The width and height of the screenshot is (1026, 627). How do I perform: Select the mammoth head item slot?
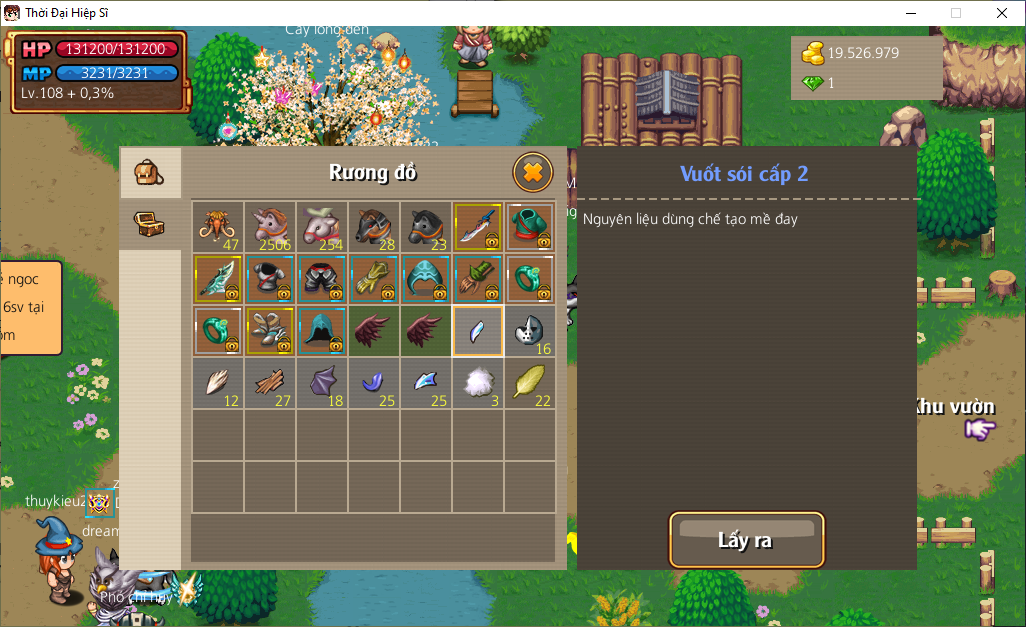click(x=218, y=227)
